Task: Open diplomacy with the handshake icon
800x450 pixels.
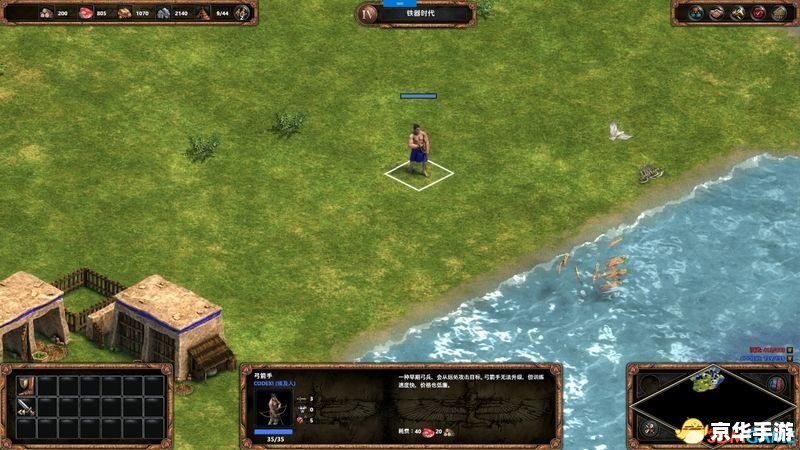Action: pyautogui.click(x=715, y=13)
